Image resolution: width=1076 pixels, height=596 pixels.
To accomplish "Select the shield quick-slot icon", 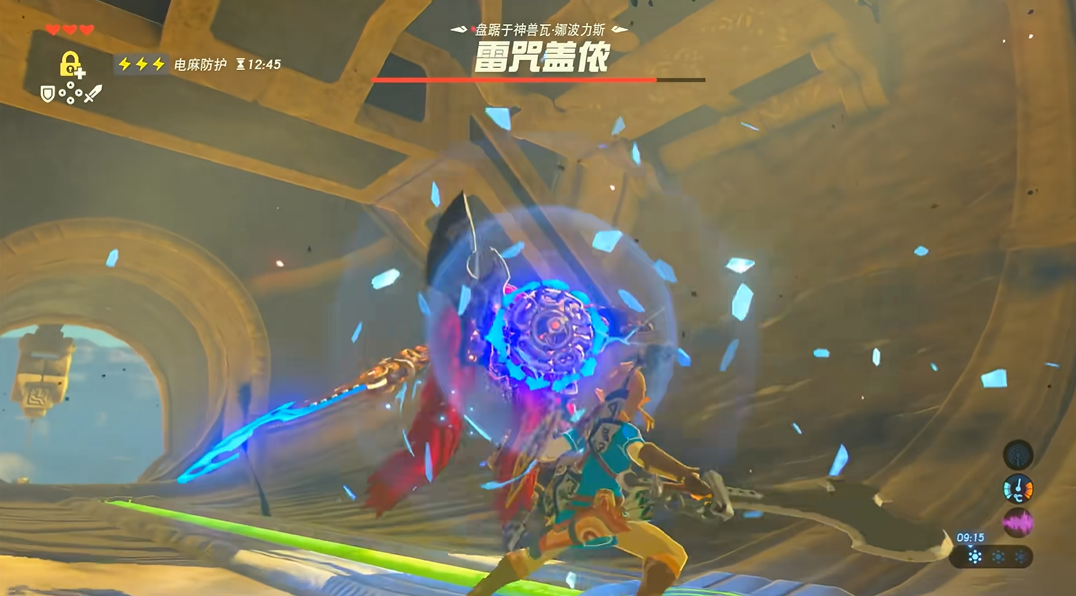I will click(47, 93).
